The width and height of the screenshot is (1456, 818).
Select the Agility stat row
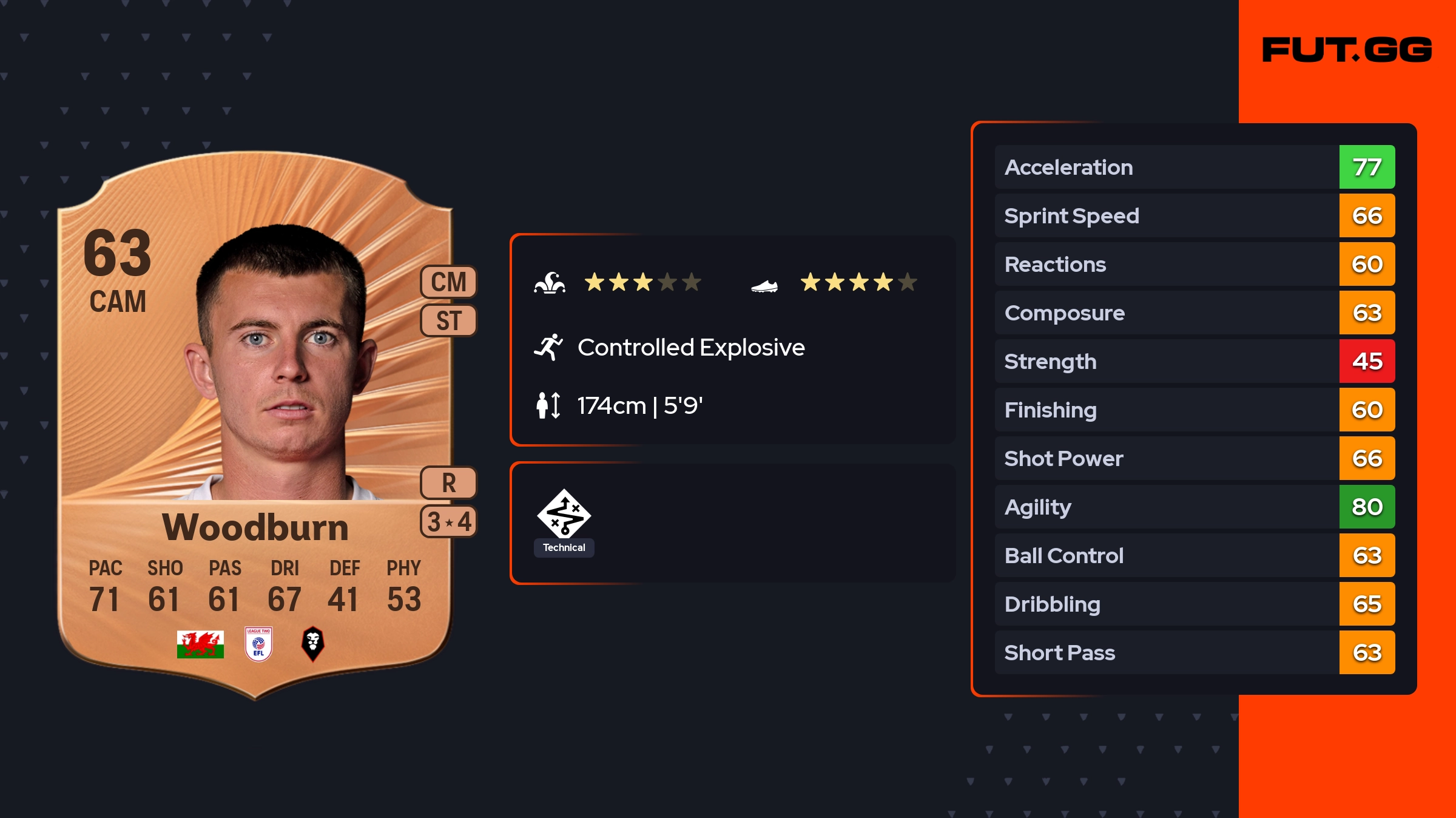pyautogui.click(x=1194, y=507)
